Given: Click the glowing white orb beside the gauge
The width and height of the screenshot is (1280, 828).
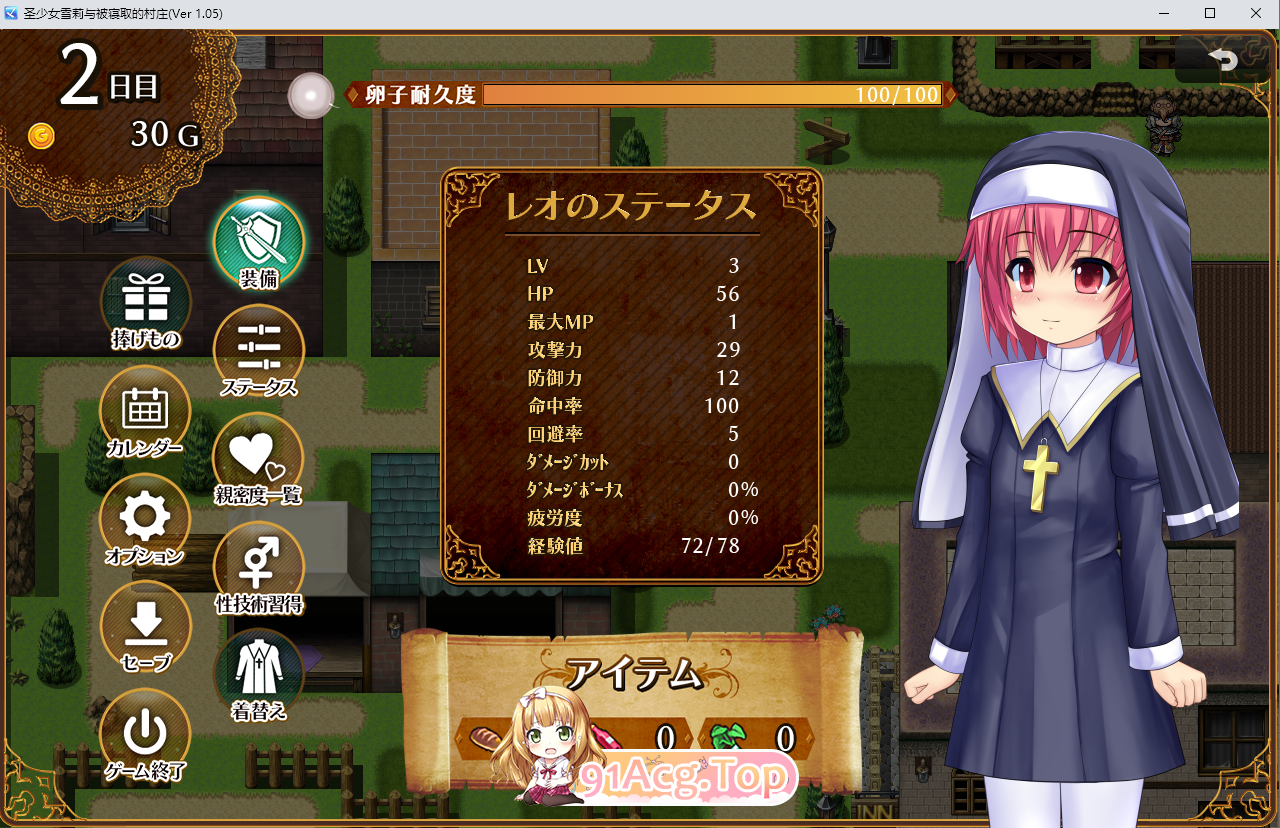Looking at the screenshot, I should pyautogui.click(x=311, y=95).
